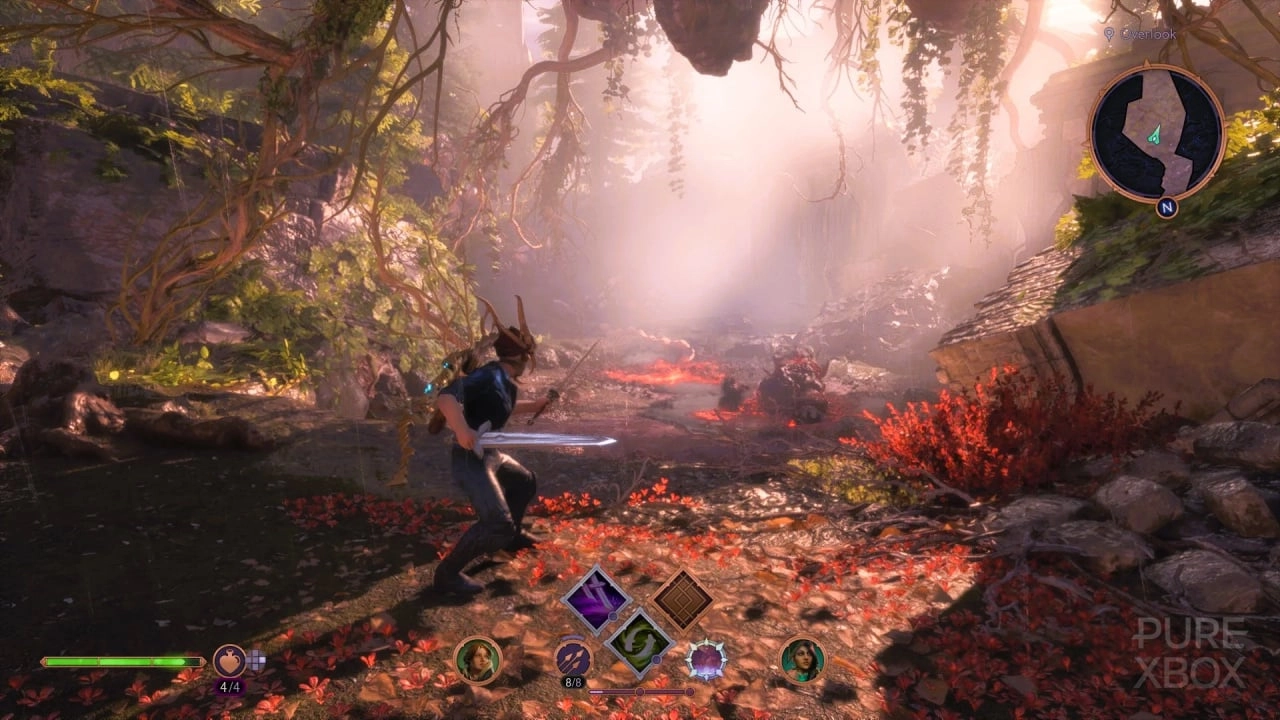Viewport: 1280px width, 720px height.
Task: Trigger the circular purple ultimate ability icon
Action: pyautogui.click(x=708, y=658)
